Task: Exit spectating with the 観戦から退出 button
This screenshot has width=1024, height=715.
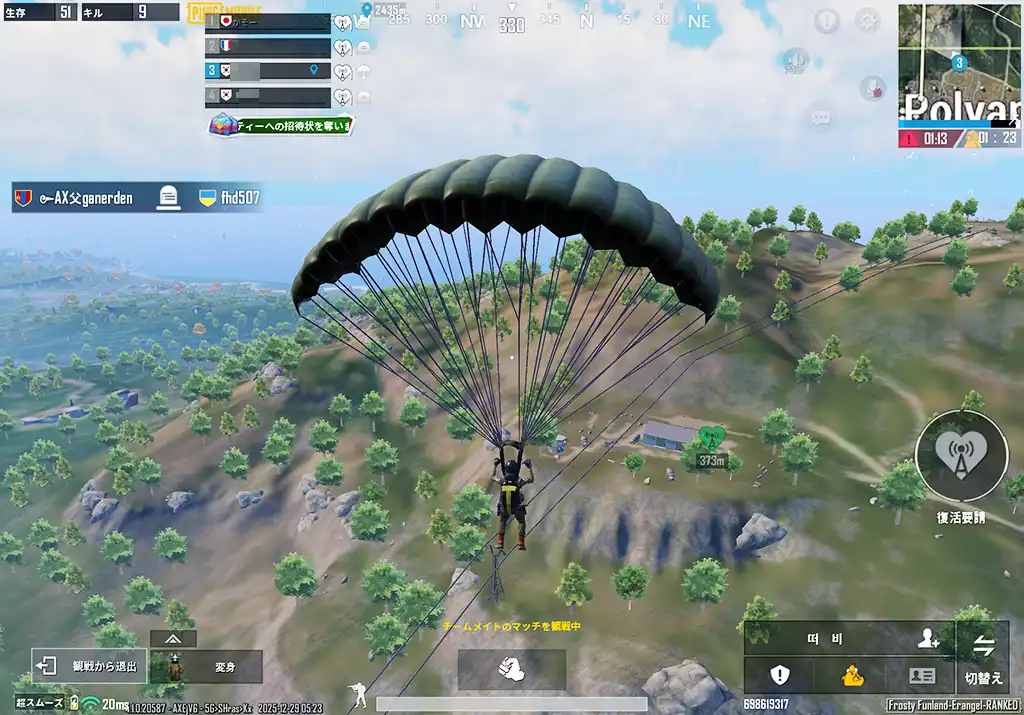Action: [x=90, y=666]
